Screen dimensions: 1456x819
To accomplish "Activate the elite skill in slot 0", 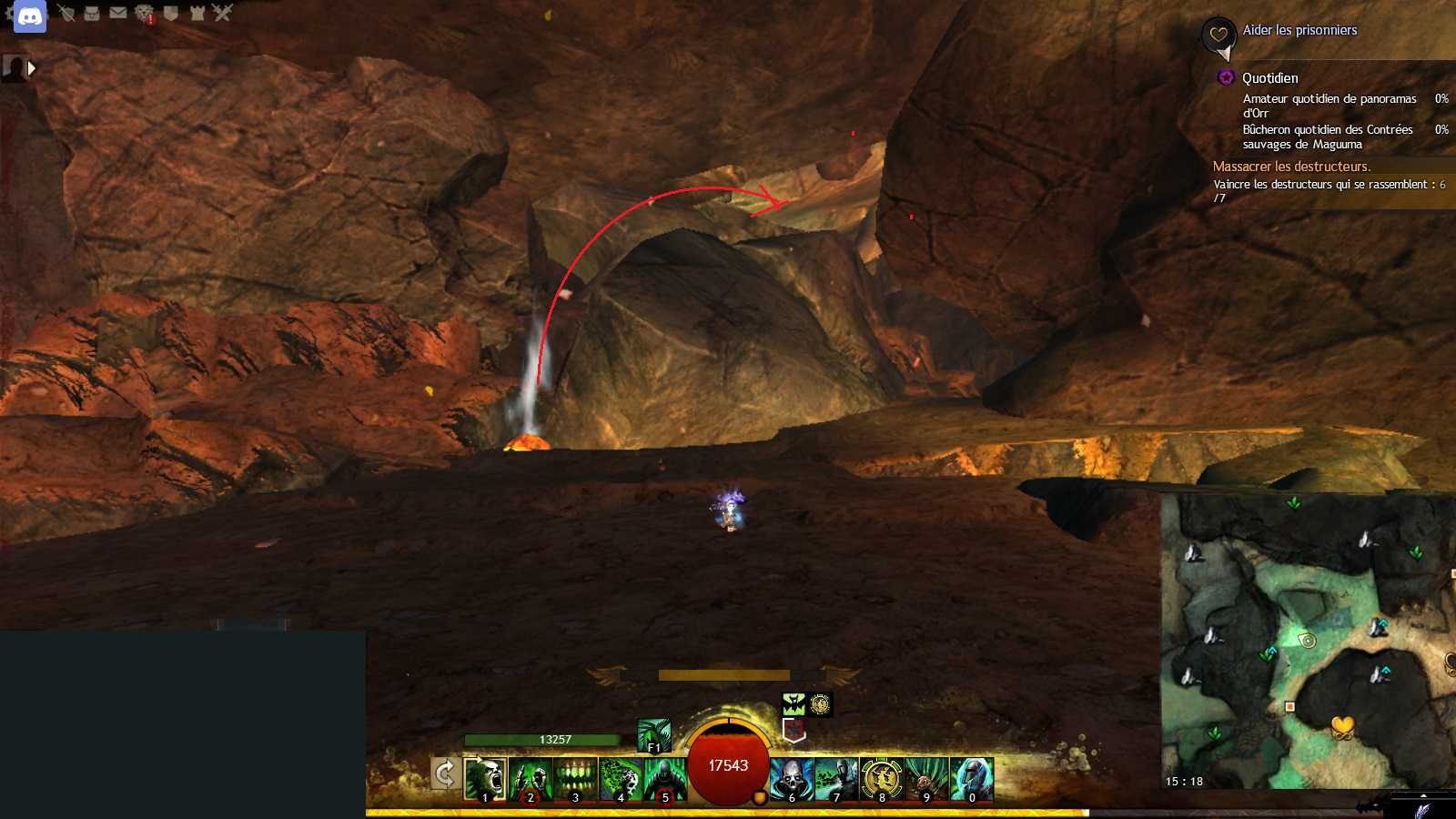I will [971, 780].
